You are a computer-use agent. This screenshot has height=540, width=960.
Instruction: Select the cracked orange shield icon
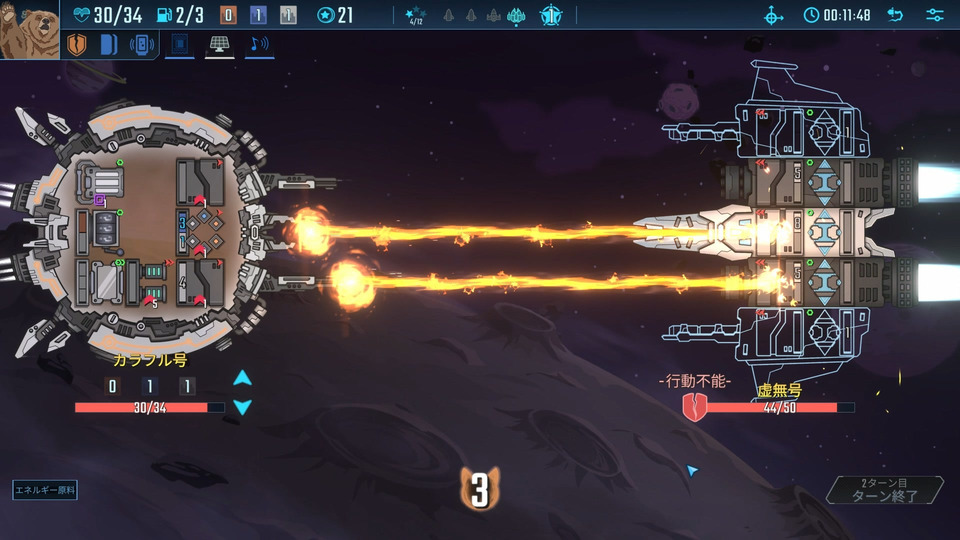(x=77, y=45)
